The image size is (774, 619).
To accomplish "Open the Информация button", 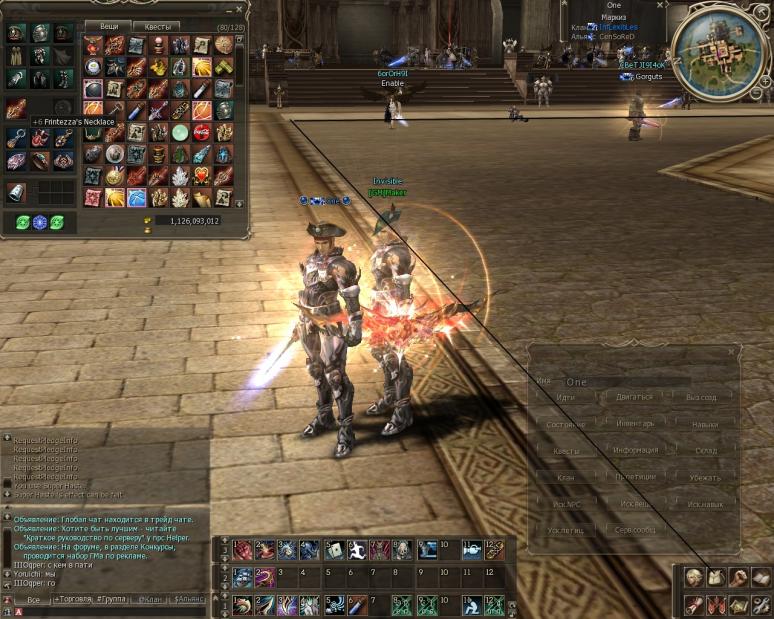I will click(634, 451).
